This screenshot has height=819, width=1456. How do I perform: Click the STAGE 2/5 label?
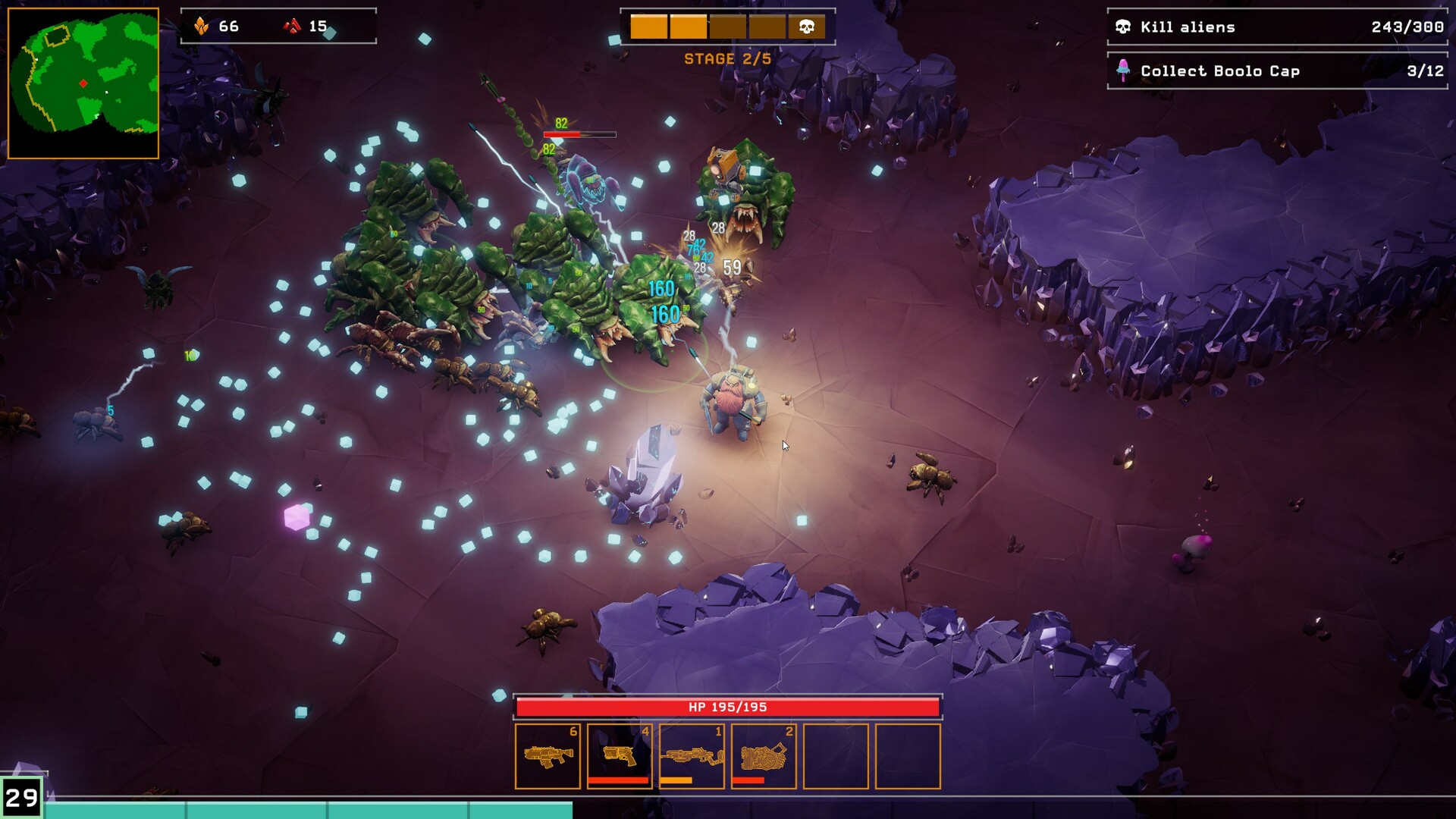click(726, 58)
